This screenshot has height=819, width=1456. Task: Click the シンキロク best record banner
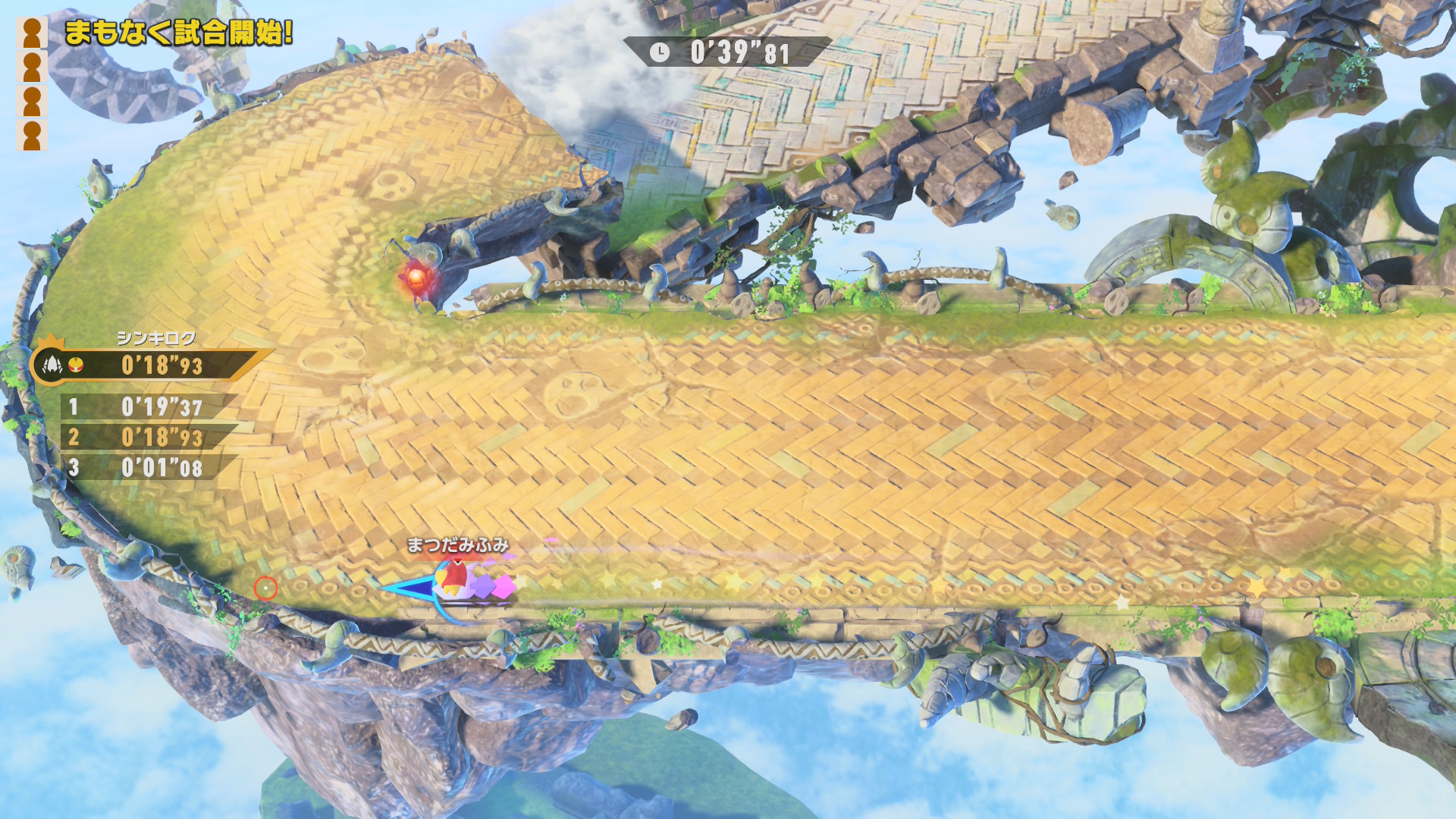152,366
